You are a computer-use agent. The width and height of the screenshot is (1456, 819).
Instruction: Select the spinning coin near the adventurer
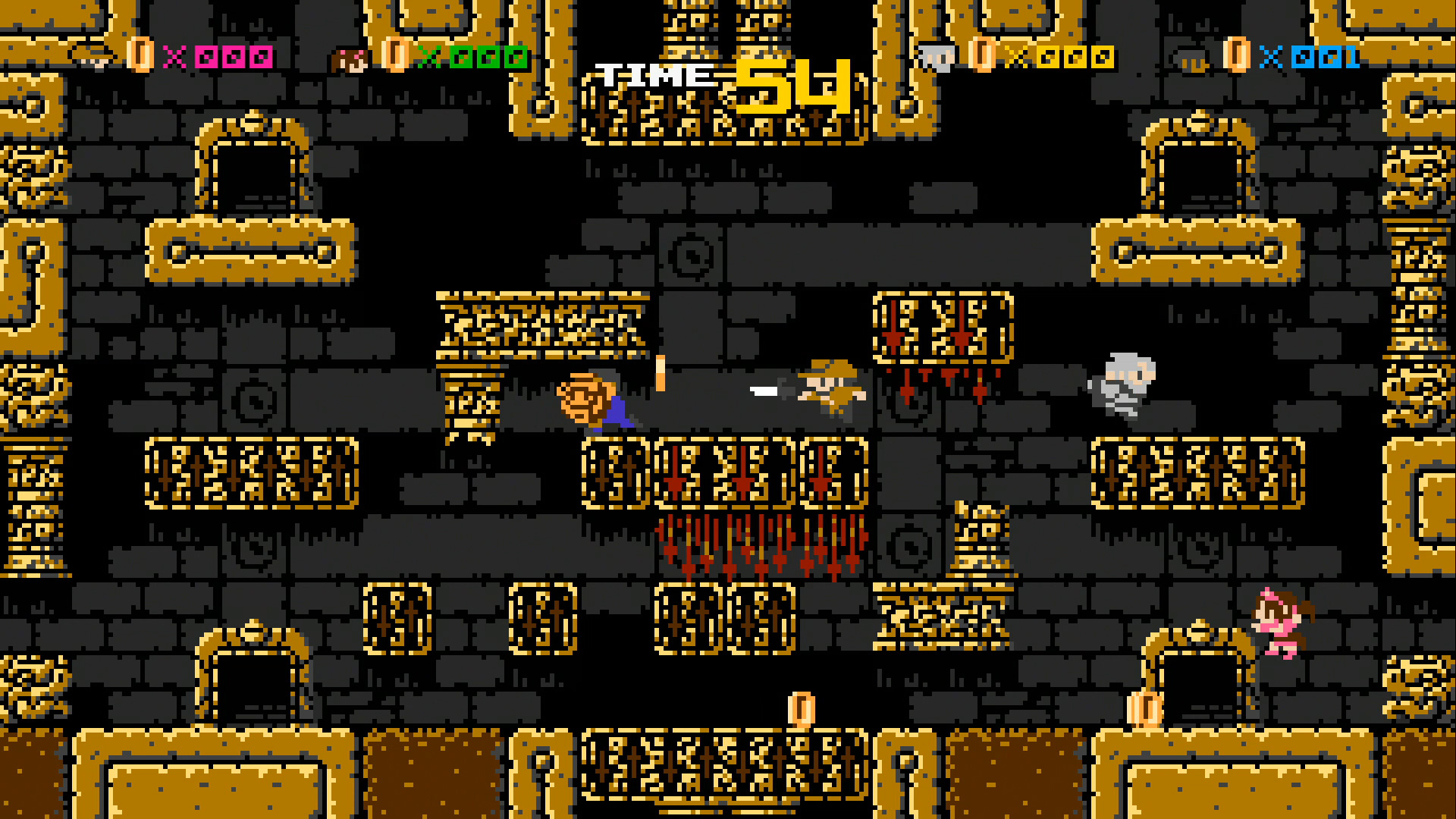click(659, 375)
